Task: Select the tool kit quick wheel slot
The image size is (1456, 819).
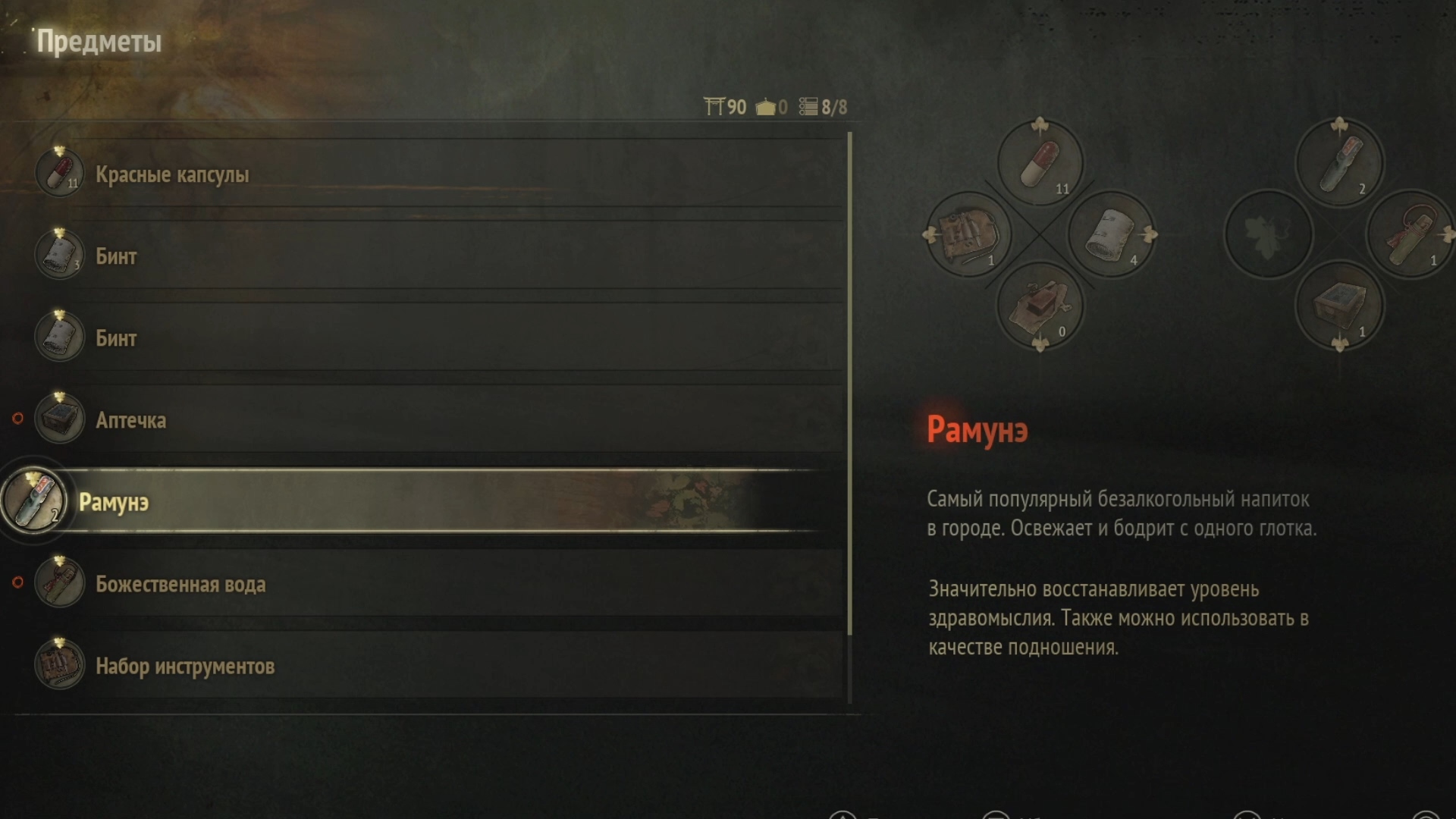Action: 968,234
